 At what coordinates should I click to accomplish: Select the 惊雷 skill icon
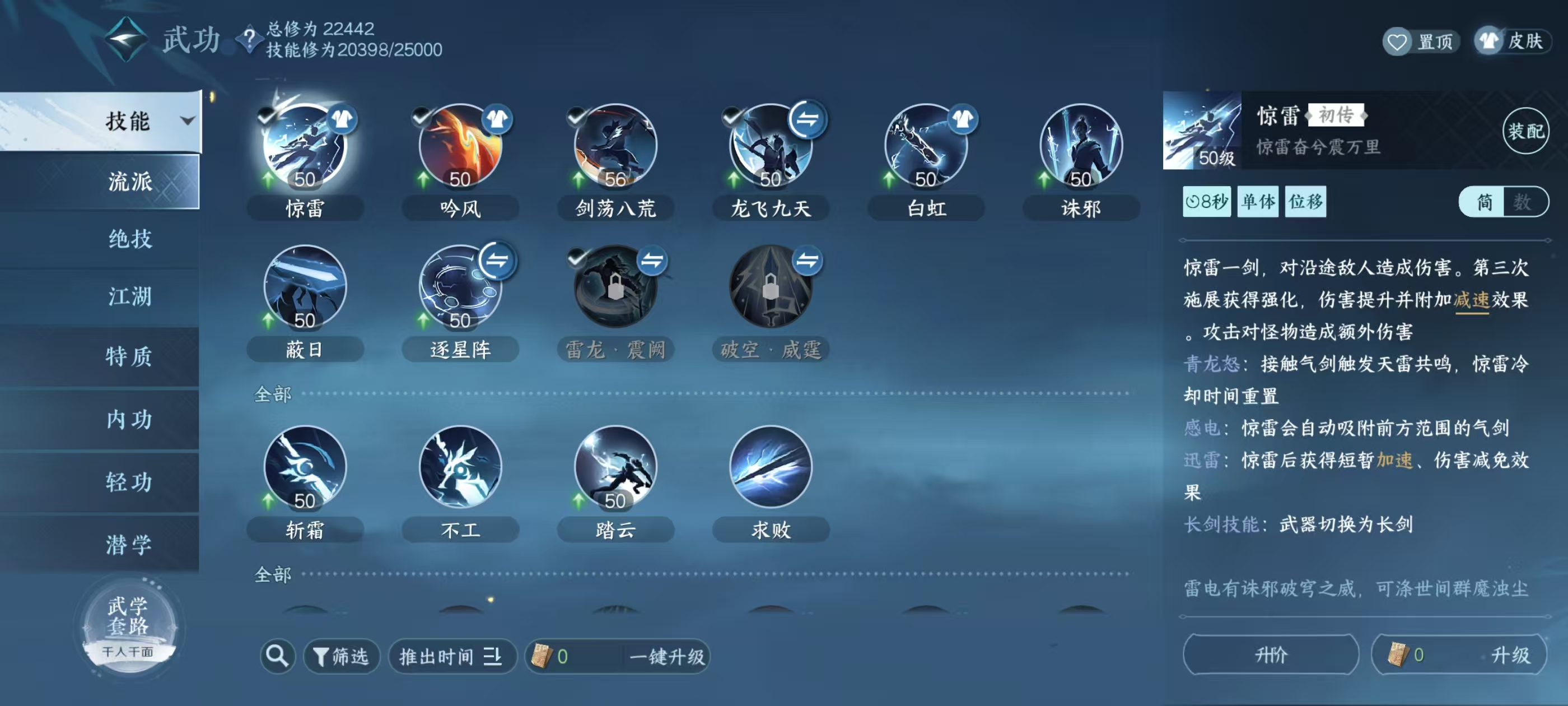pos(304,146)
